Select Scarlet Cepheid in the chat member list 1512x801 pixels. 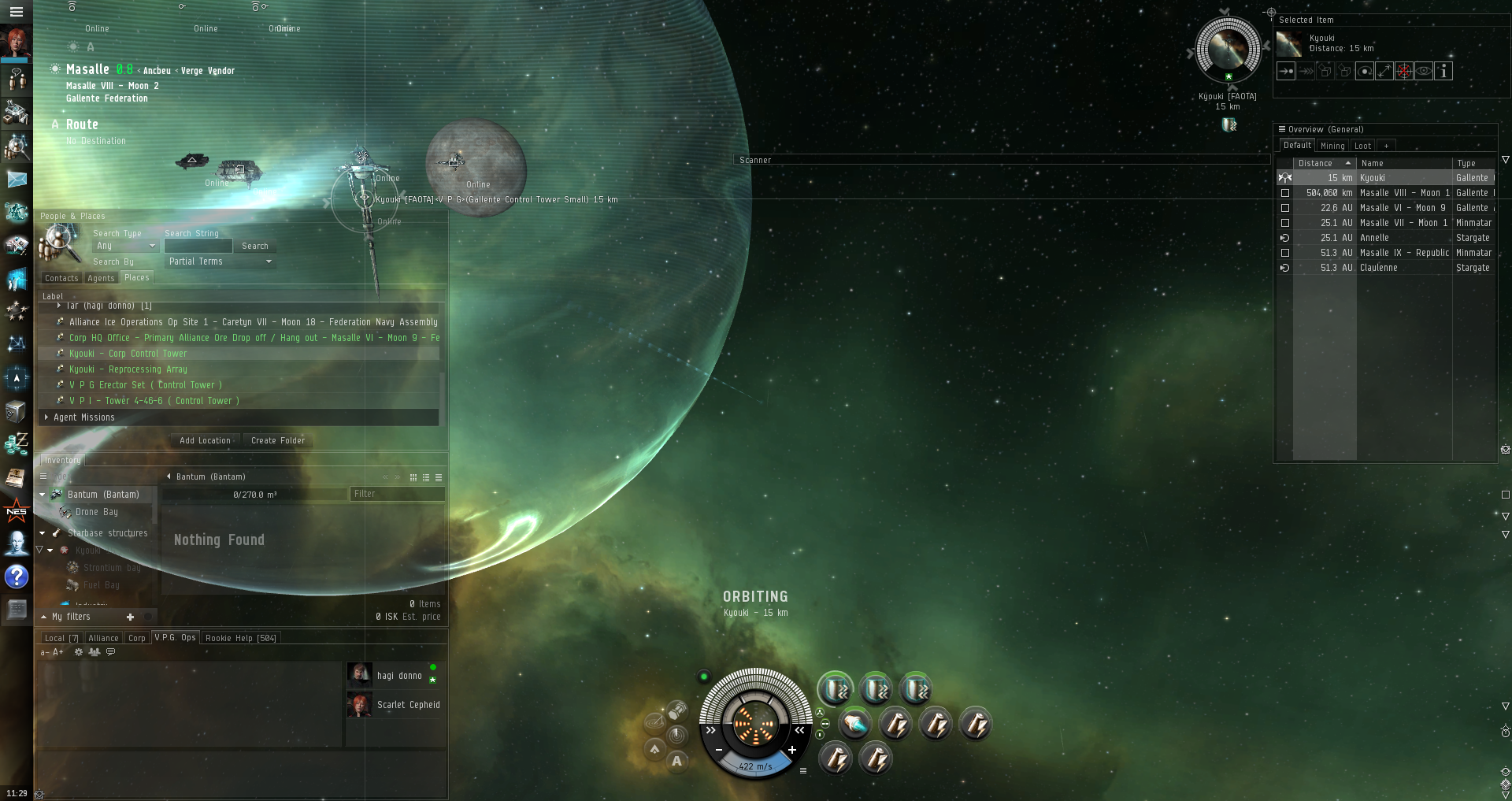point(408,705)
